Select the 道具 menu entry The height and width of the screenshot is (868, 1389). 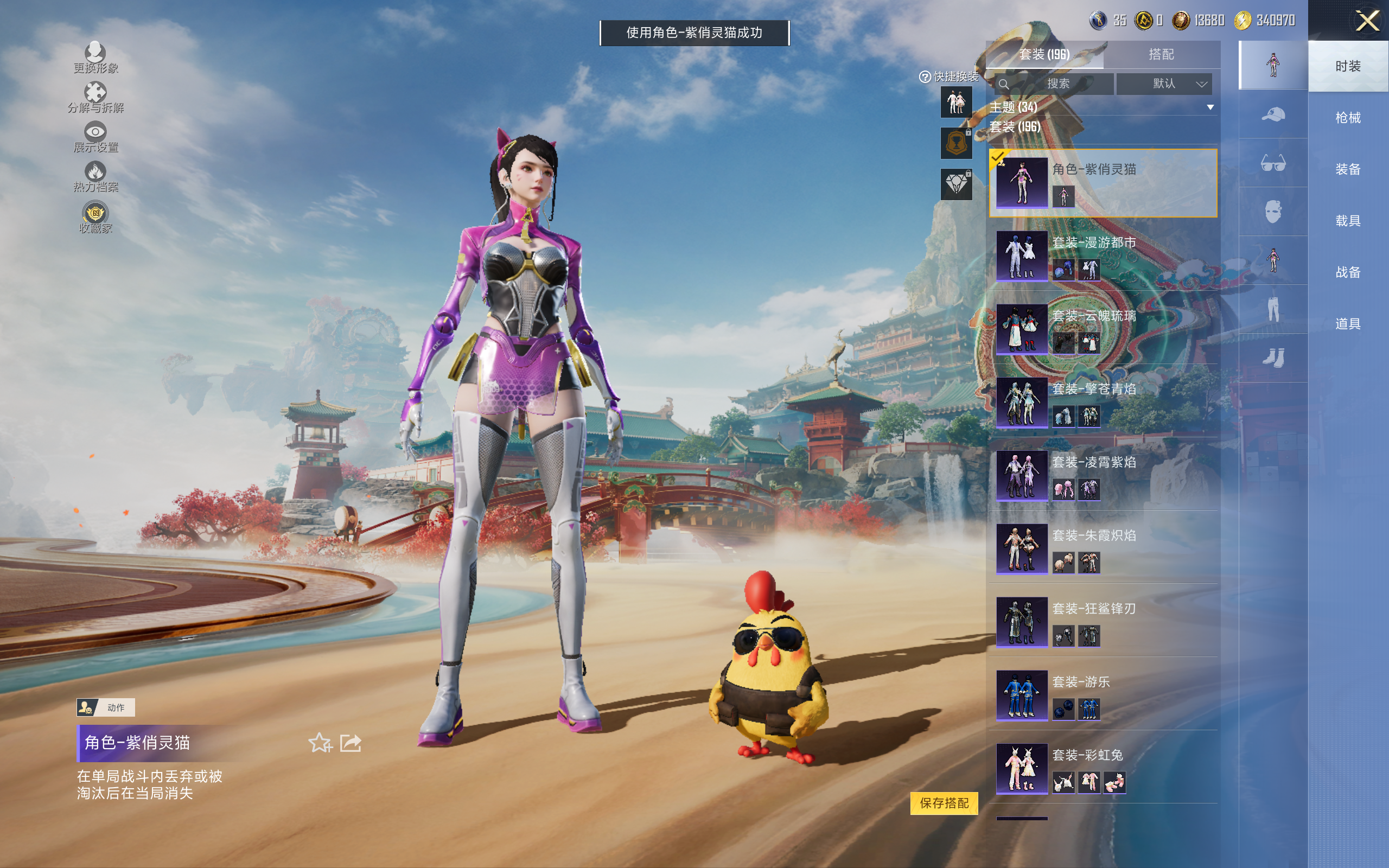point(1347,324)
